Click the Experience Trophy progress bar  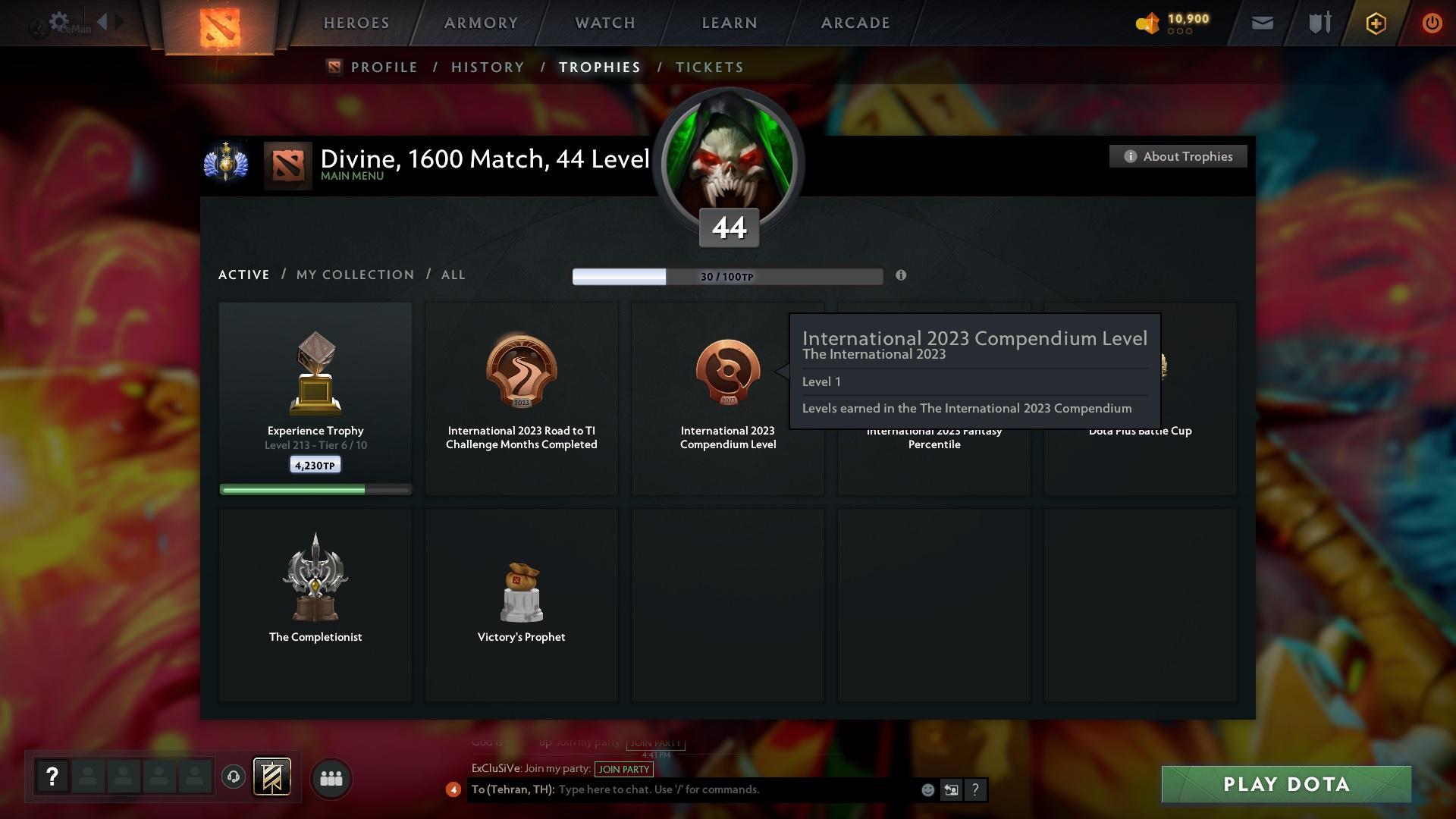(x=315, y=489)
